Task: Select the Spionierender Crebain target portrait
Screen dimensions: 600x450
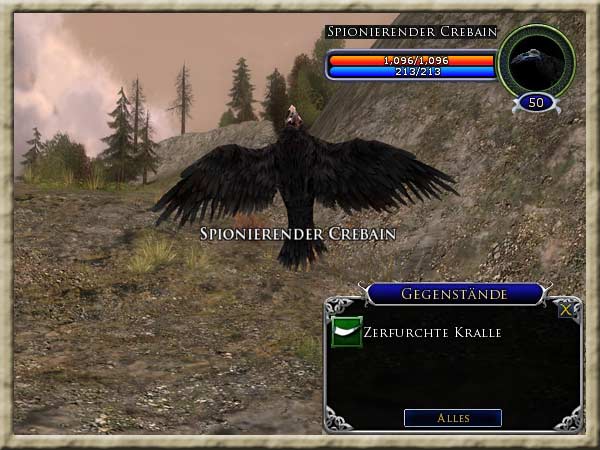Action: click(x=536, y=61)
